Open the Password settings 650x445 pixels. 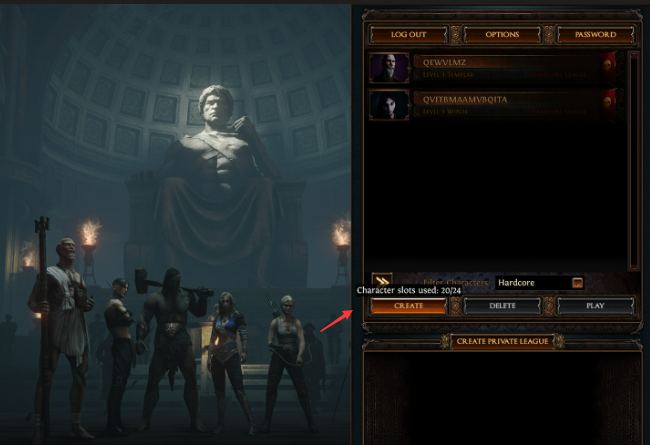point(596,34)
